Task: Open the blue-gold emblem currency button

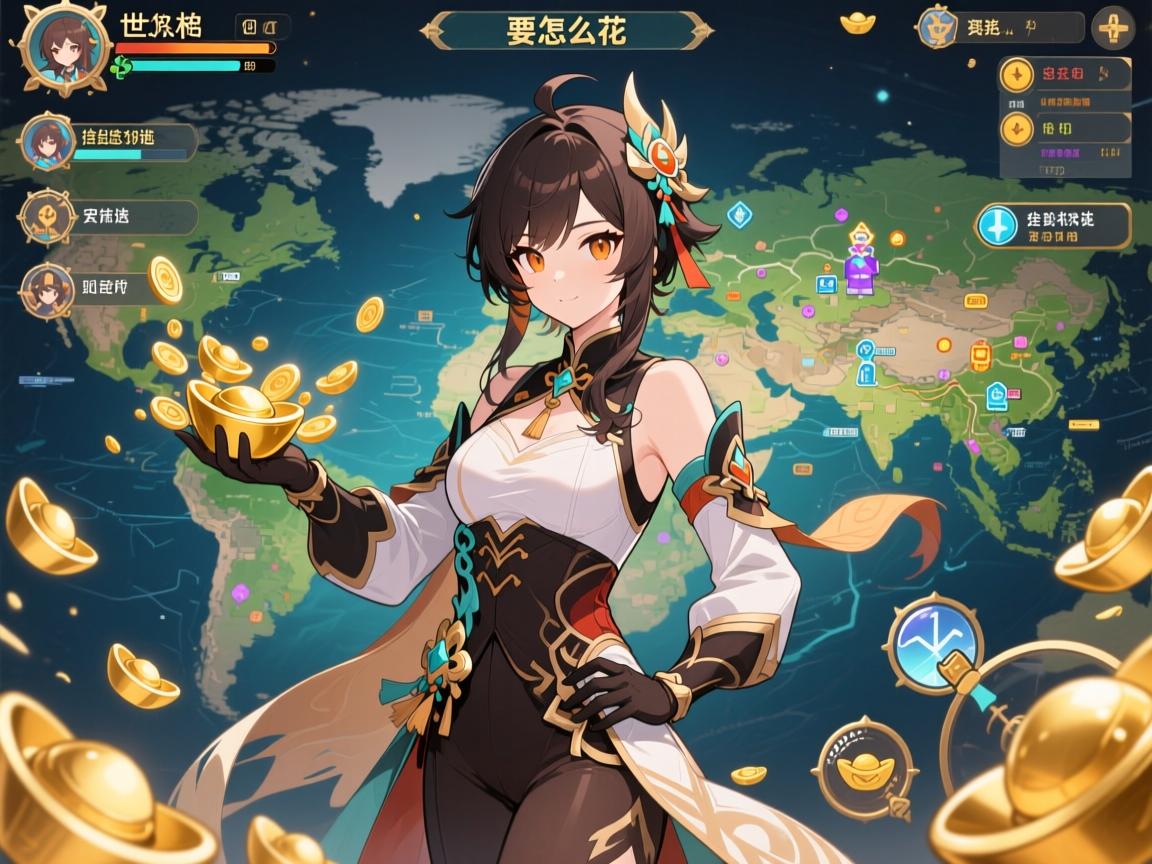Action: coord(1000,27)
